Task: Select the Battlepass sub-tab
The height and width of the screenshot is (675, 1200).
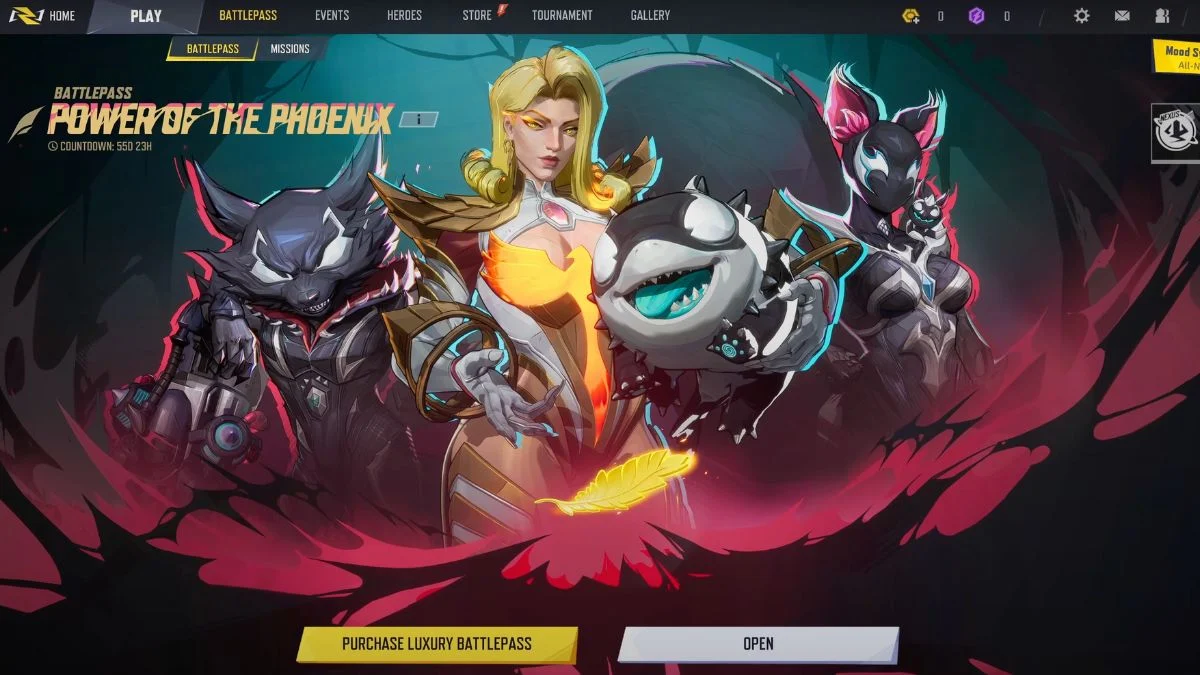Action: tap(212, 49)
